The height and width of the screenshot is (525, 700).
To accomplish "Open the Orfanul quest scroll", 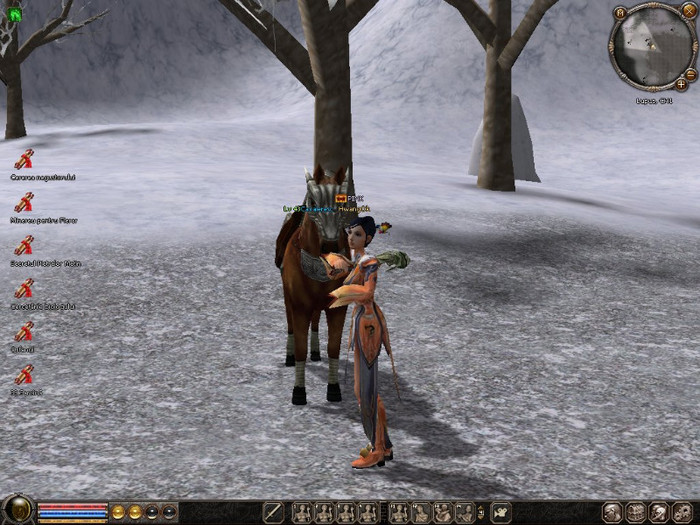I will (24, 332).
